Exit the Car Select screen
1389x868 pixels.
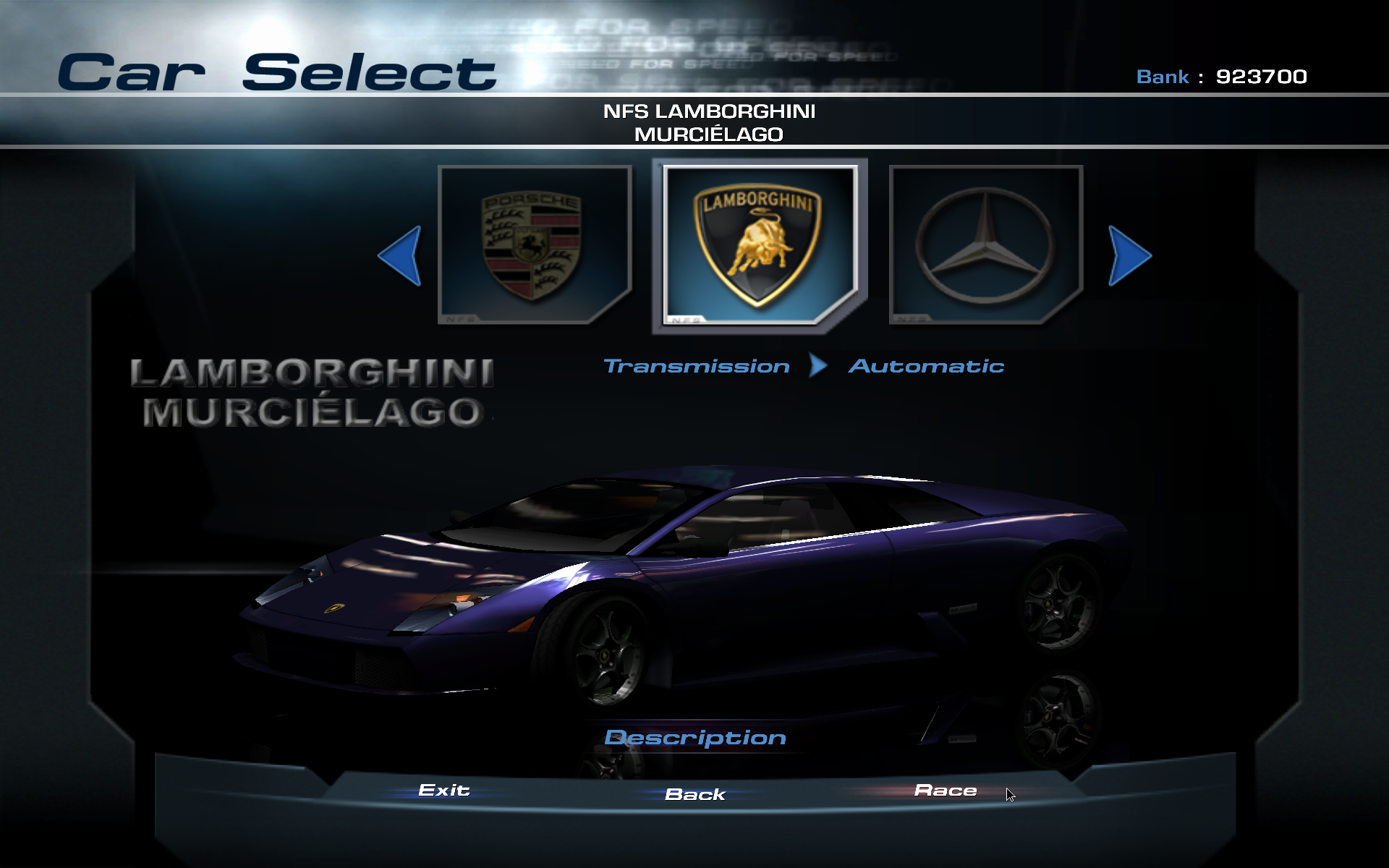(444, 791)
